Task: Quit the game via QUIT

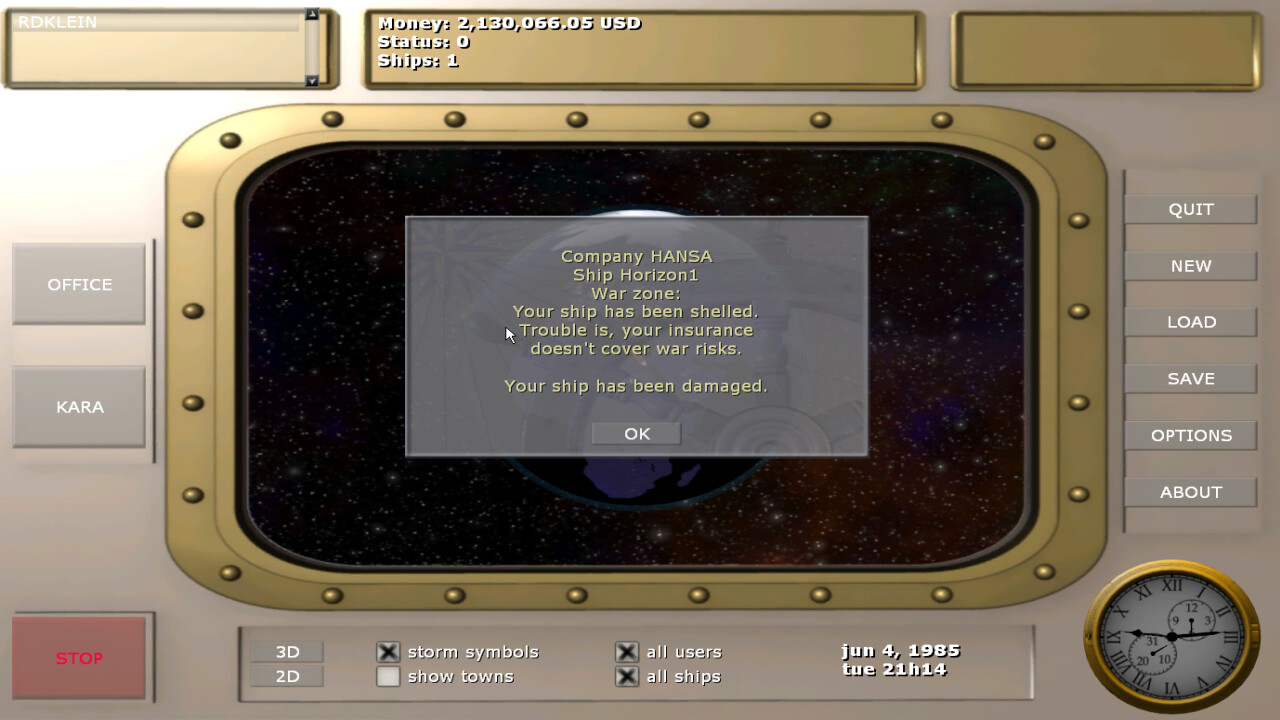Action: (x=1190, y=209)
